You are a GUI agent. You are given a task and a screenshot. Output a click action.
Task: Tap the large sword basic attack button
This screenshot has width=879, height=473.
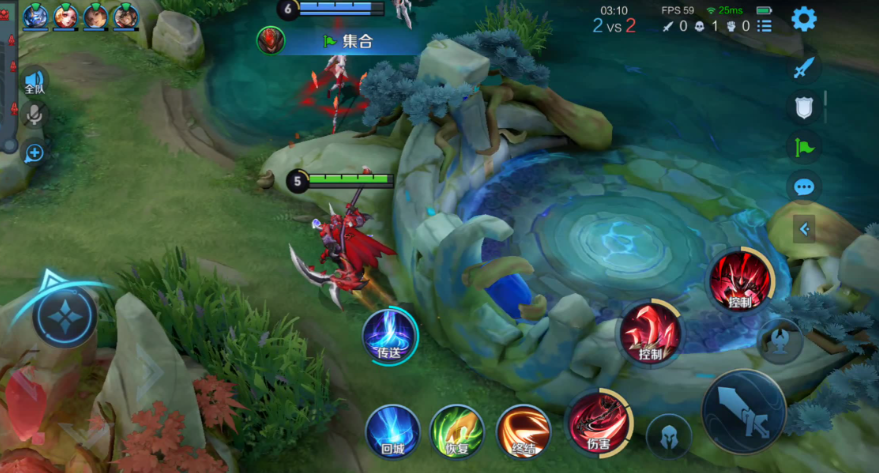click(743, 410)
